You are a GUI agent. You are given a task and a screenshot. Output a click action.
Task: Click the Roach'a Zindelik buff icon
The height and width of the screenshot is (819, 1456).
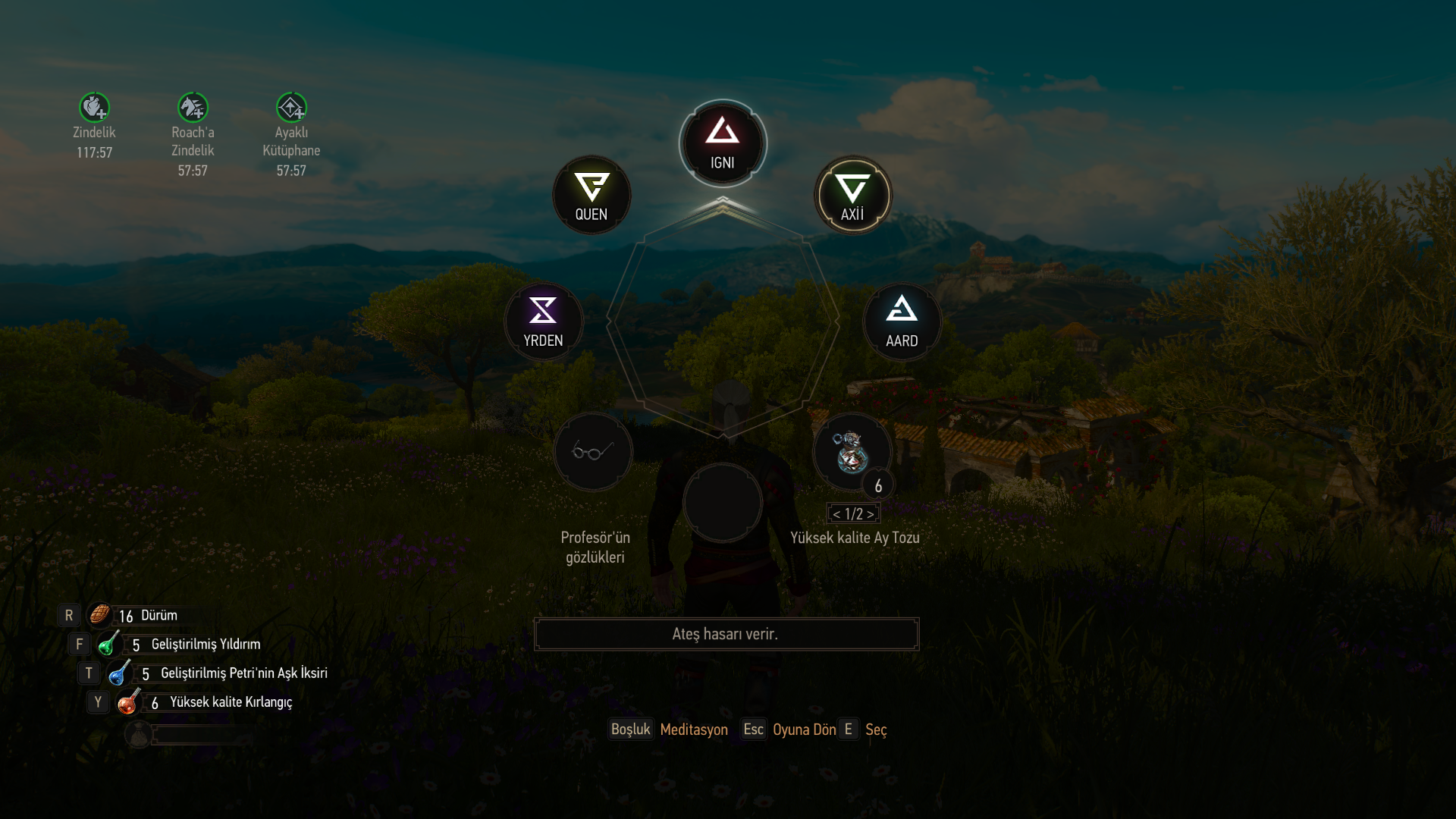(x=193, y=108)
